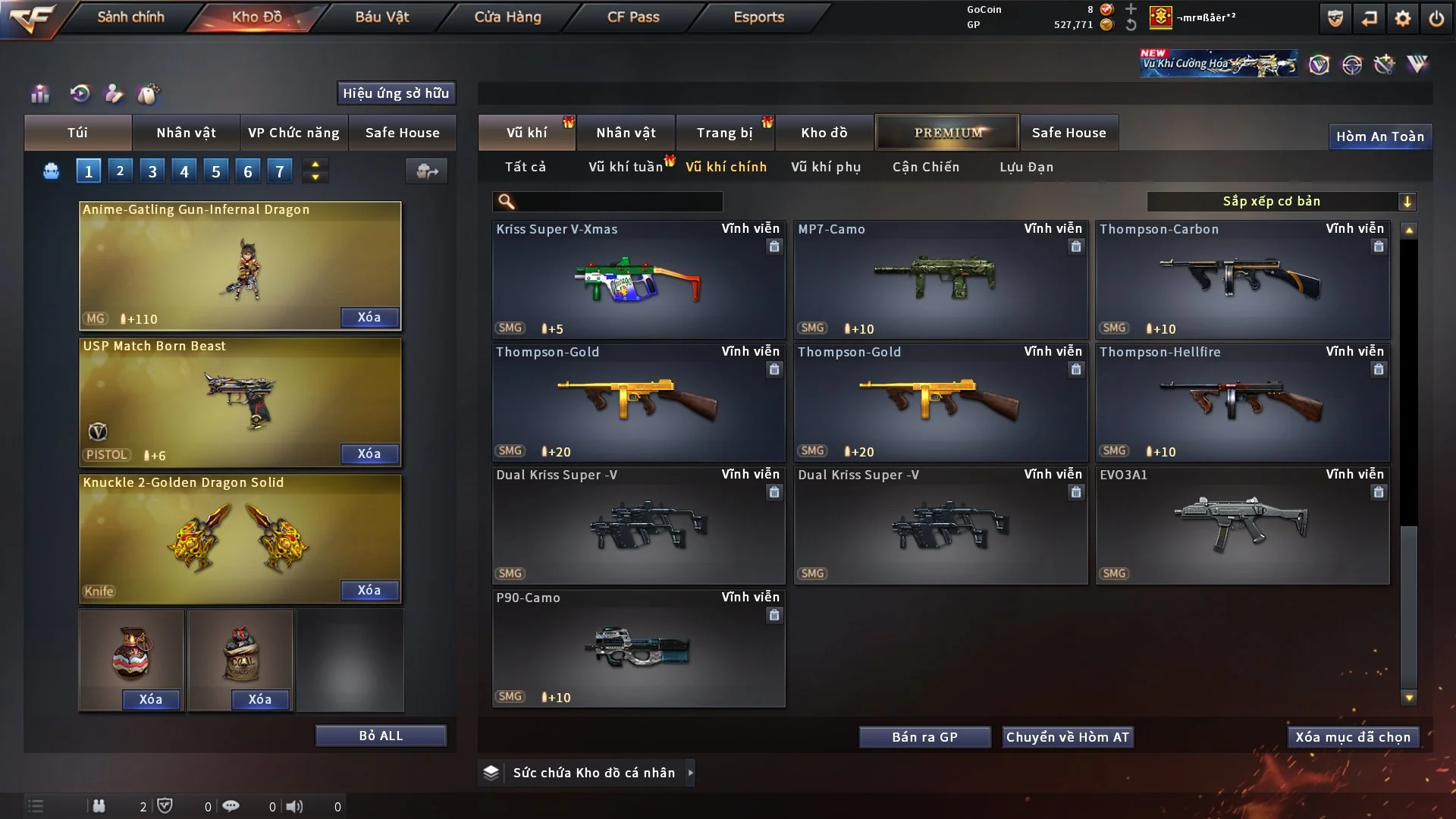1456x819 pixels.
Task: Open the PREMIUM inventory tab
Action: point(947,133)
